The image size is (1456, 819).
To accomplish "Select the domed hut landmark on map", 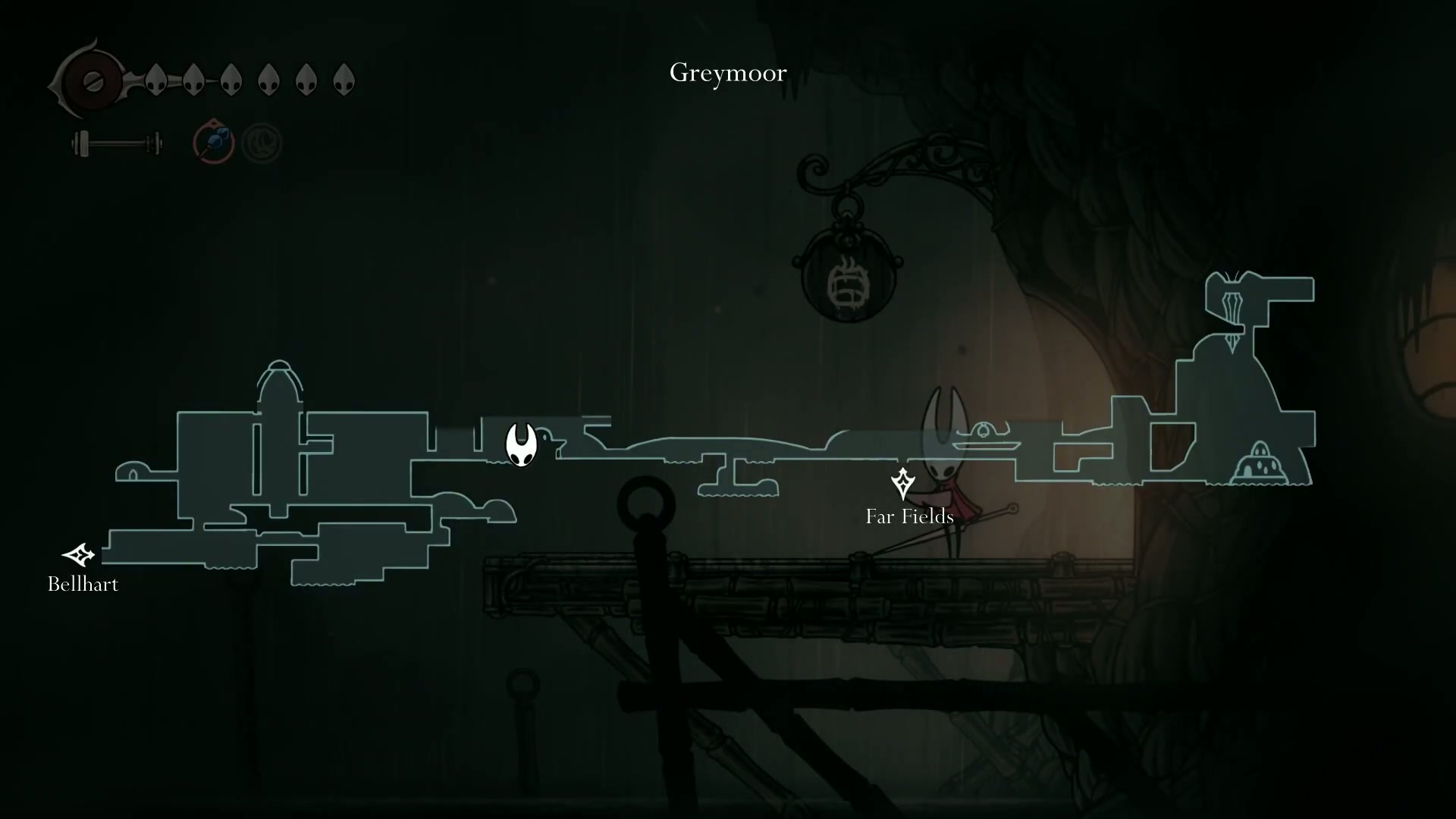I will coord(1260,463).
